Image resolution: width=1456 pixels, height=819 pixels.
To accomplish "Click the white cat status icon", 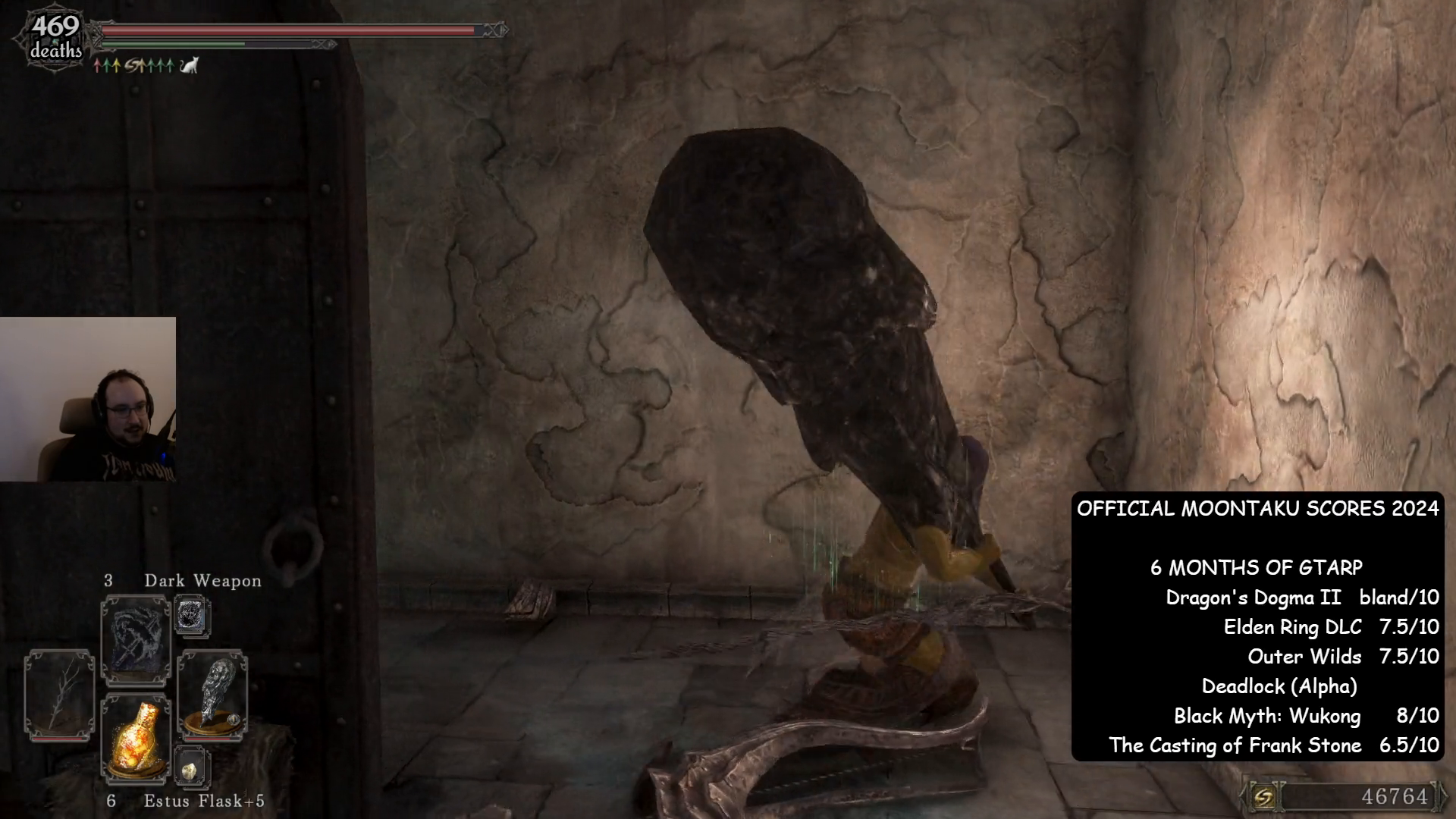I will (x=189, y=66).
